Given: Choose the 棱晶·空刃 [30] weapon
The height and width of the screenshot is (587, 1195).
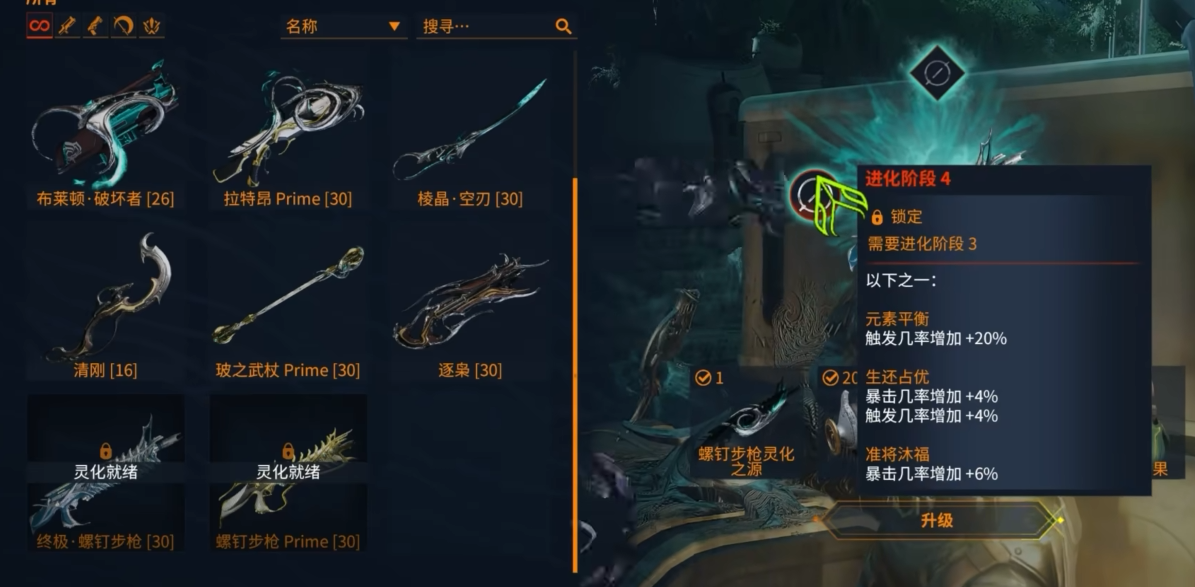Looking at the screenshot, I should pyautogui.click(x=470, y=134).
